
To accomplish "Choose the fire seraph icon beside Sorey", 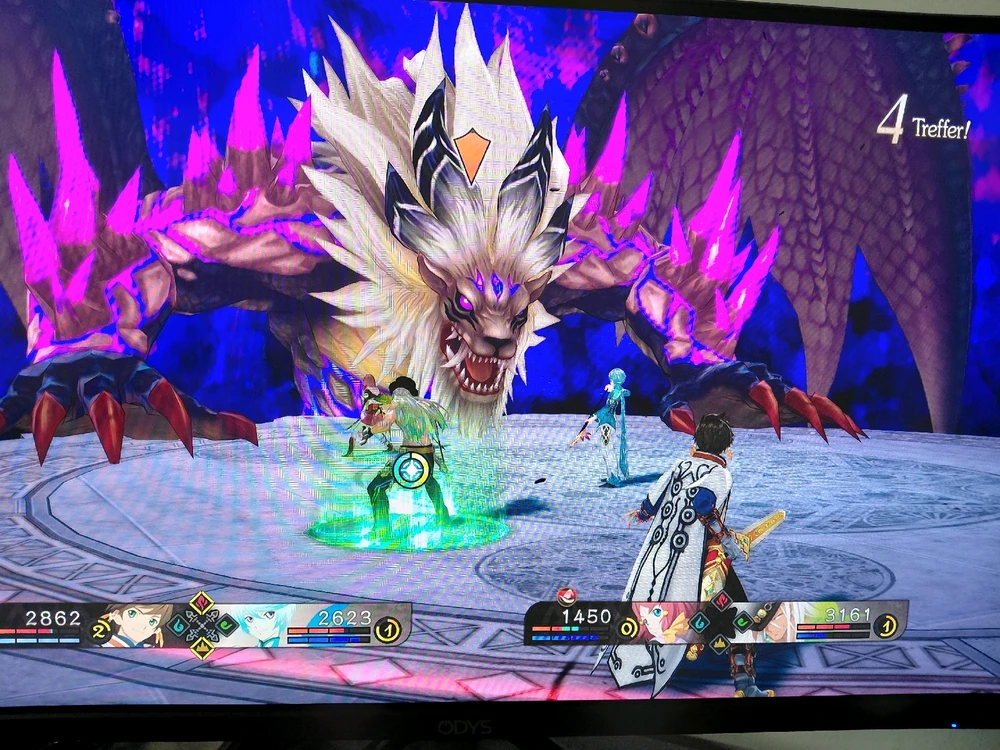I will [x=202, y=602].
